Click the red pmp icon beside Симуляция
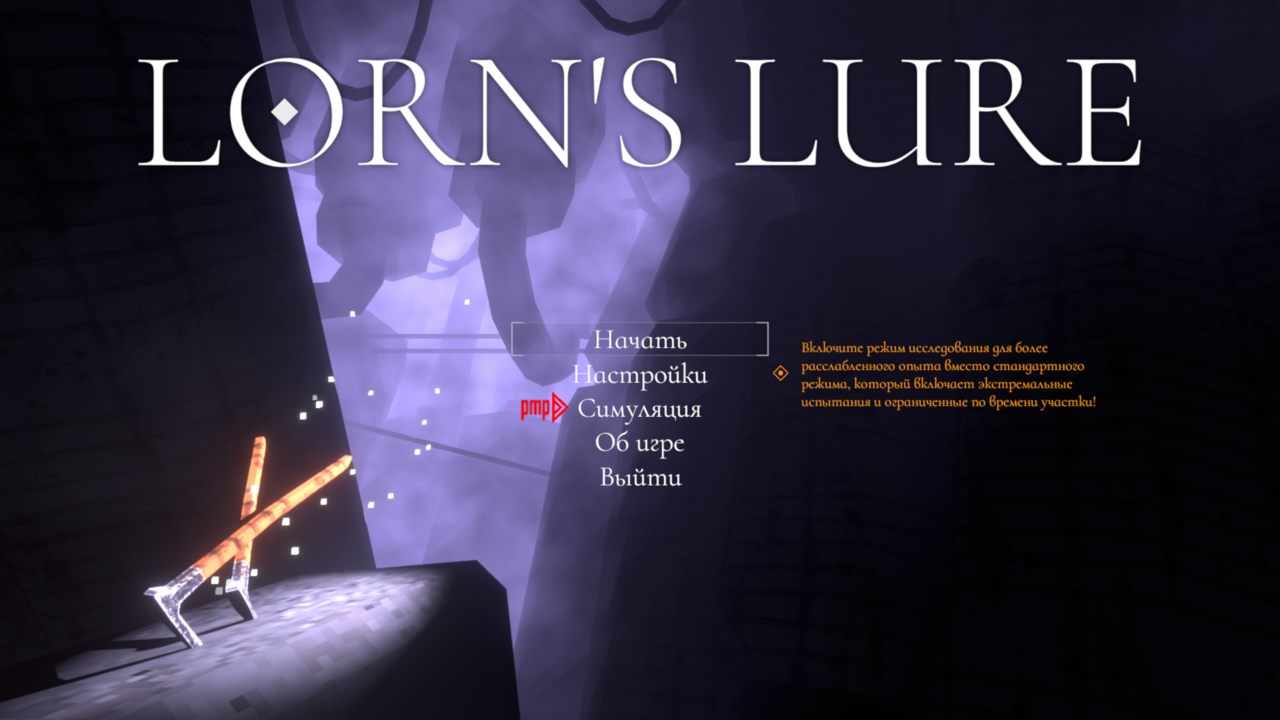 tap(537, 409)
